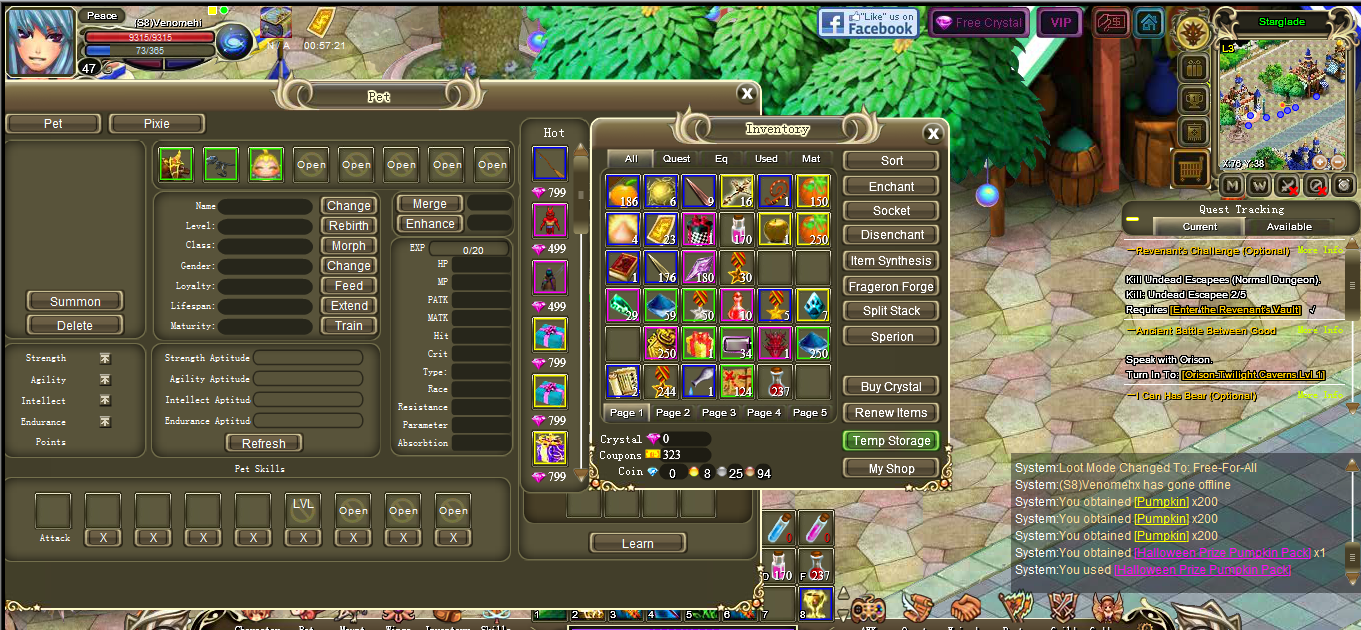Viewport: 1361px width, 630px height.
Task: Open the VIP menu
Action: click(x=1059, y=22)
